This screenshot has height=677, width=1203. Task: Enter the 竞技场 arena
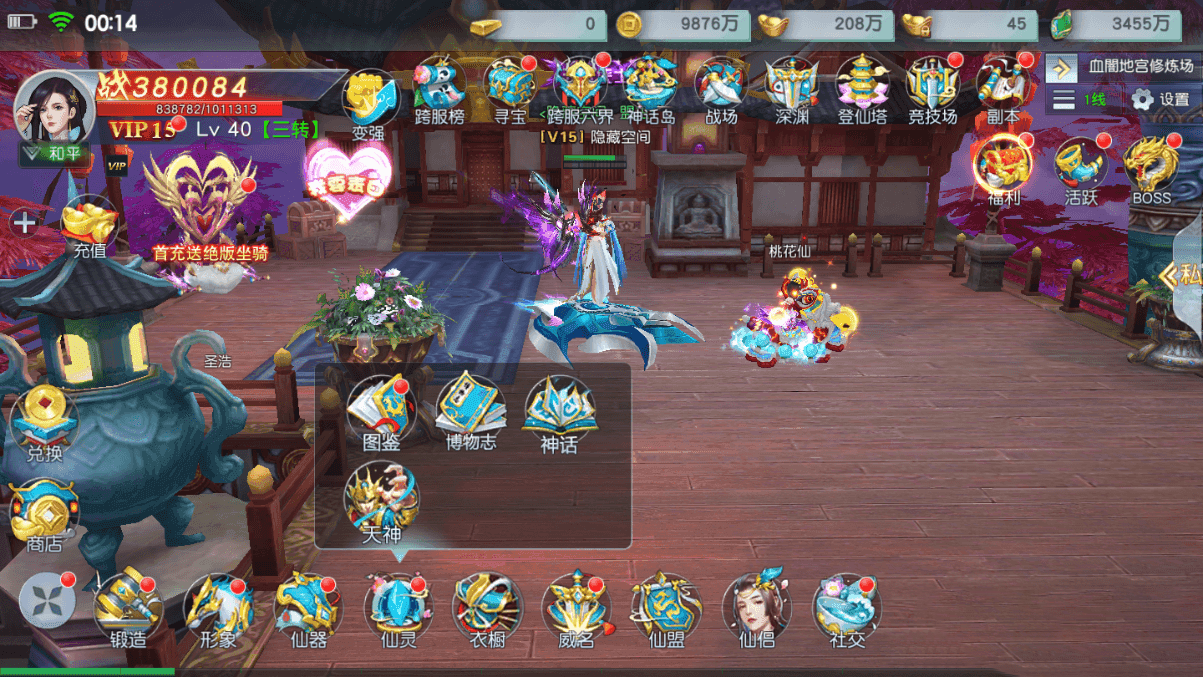click(932, 88)
